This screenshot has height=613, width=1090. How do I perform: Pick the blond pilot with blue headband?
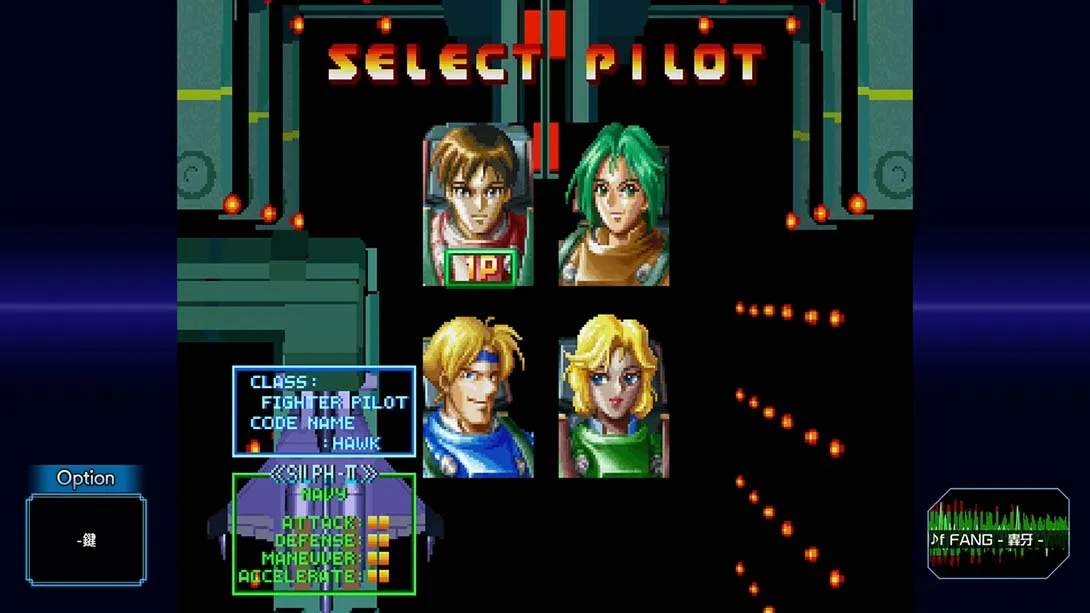477,396
